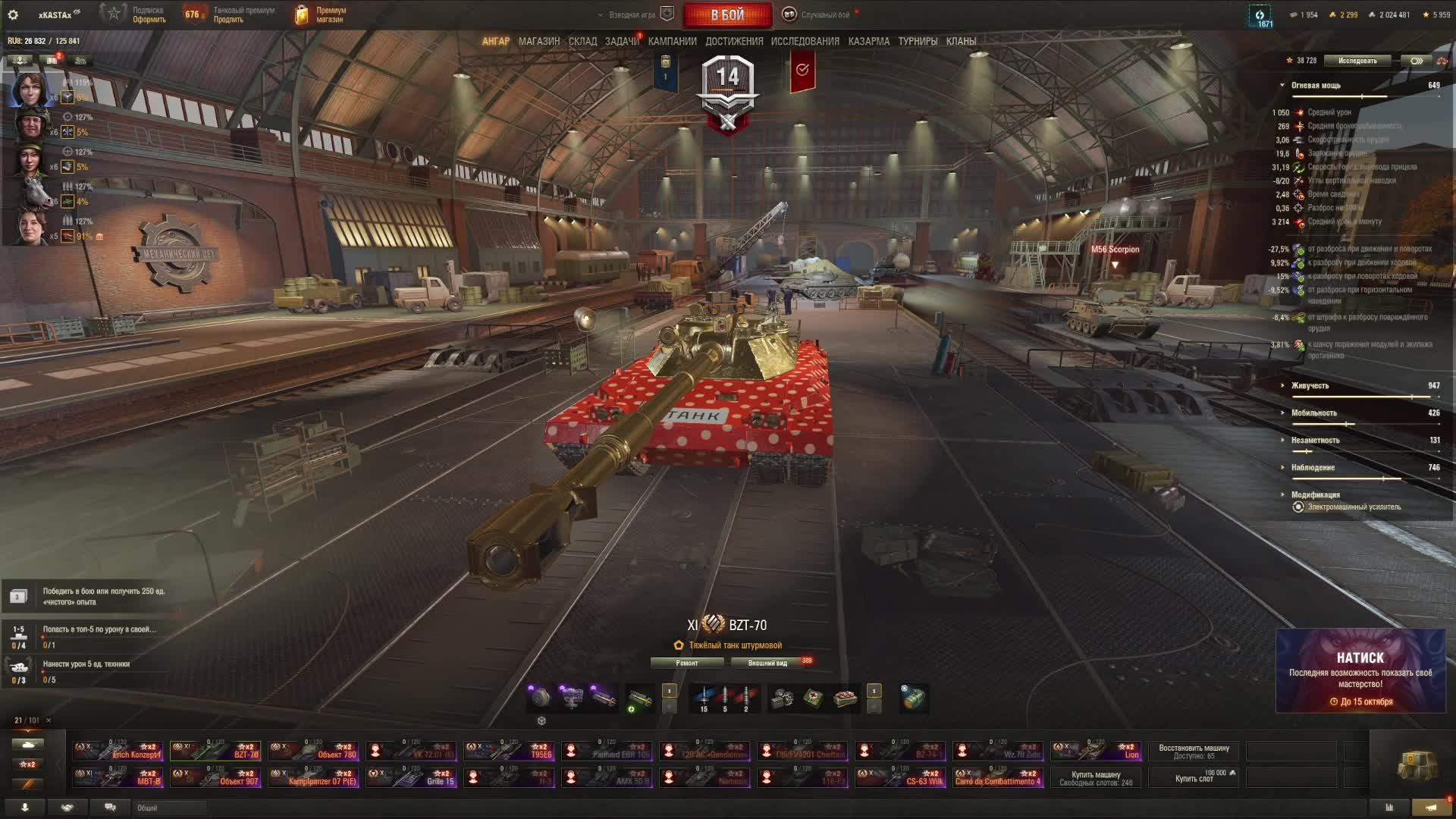Choose the Объект 780 tank in carousel

[314, 751]
